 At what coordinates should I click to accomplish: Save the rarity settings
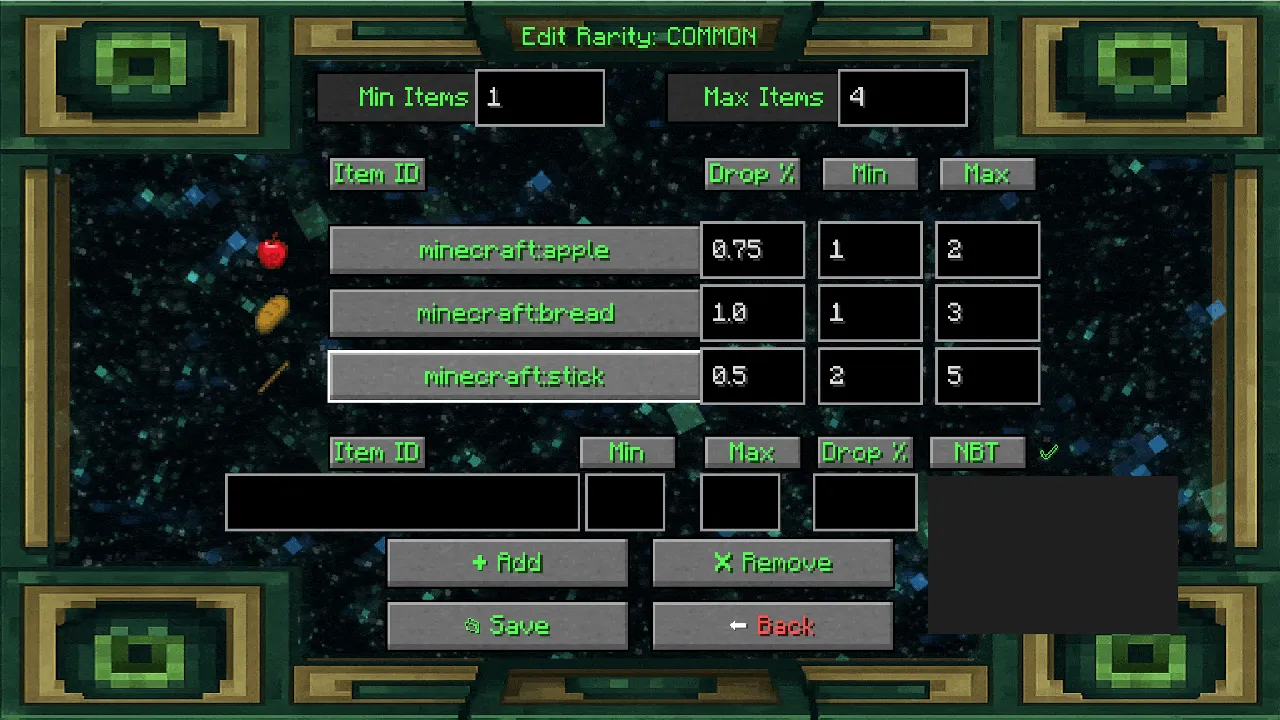507,626
